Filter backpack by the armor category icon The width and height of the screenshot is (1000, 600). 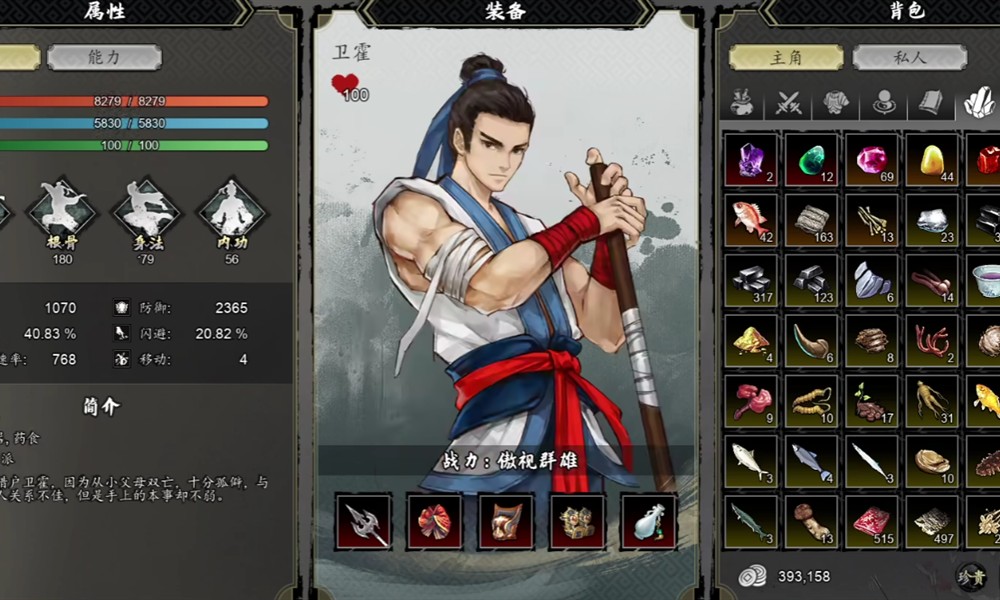(x=837, y=103)
